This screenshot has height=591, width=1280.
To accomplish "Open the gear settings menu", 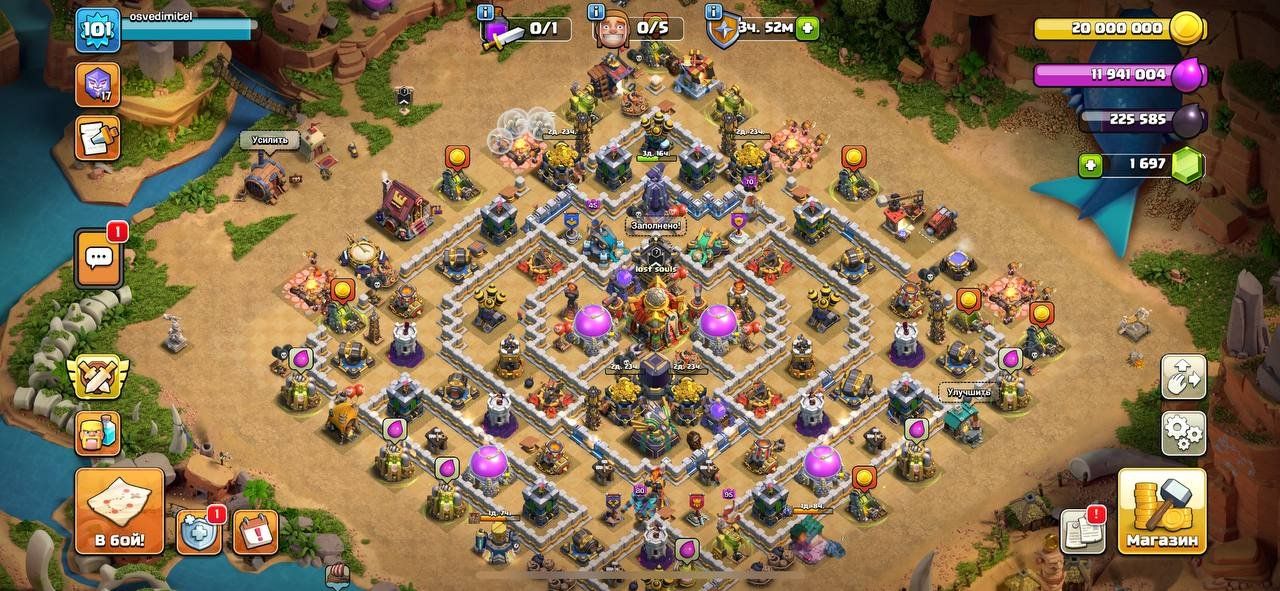I will point(1183,433).
